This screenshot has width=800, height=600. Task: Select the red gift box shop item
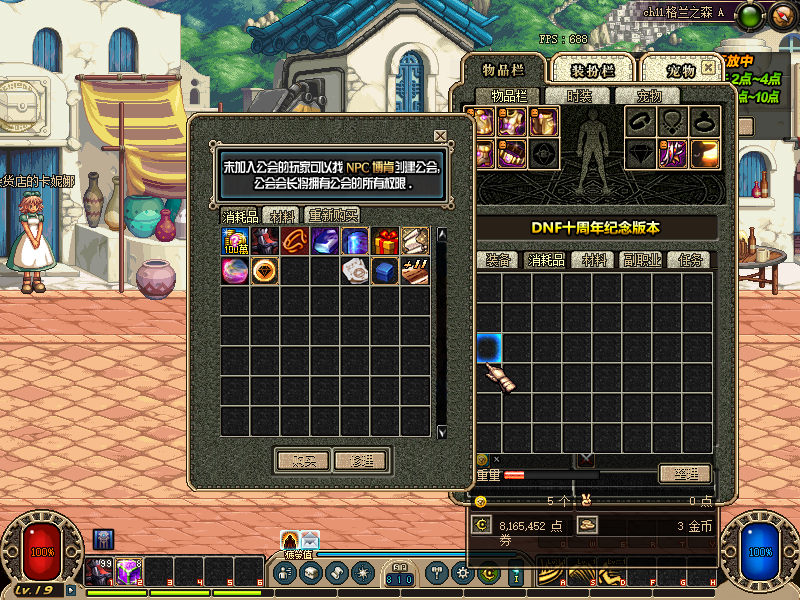pos(385,241)
